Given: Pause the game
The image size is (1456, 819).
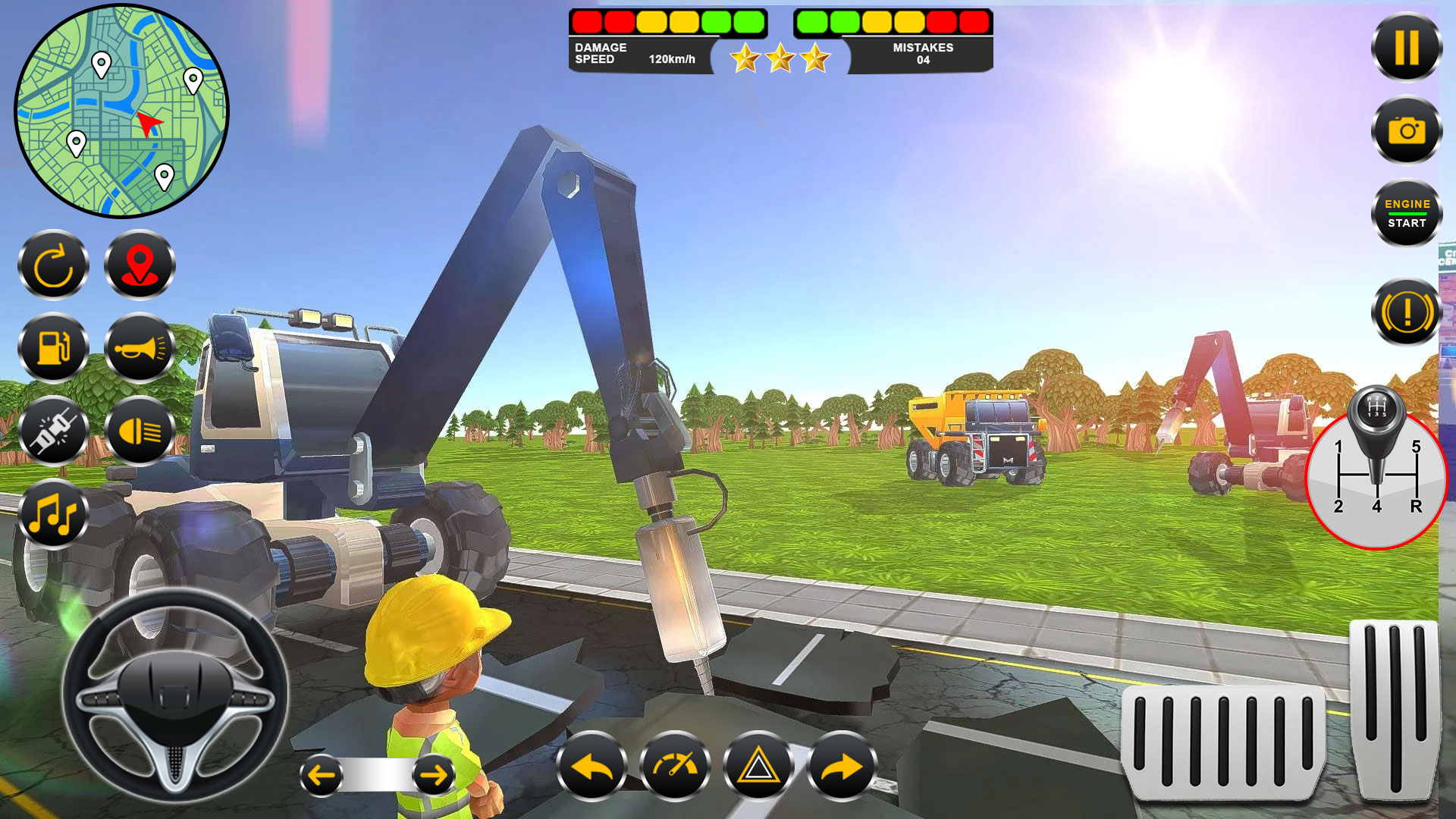Looking at the screenshot, I should click(x=1407, y=48).
